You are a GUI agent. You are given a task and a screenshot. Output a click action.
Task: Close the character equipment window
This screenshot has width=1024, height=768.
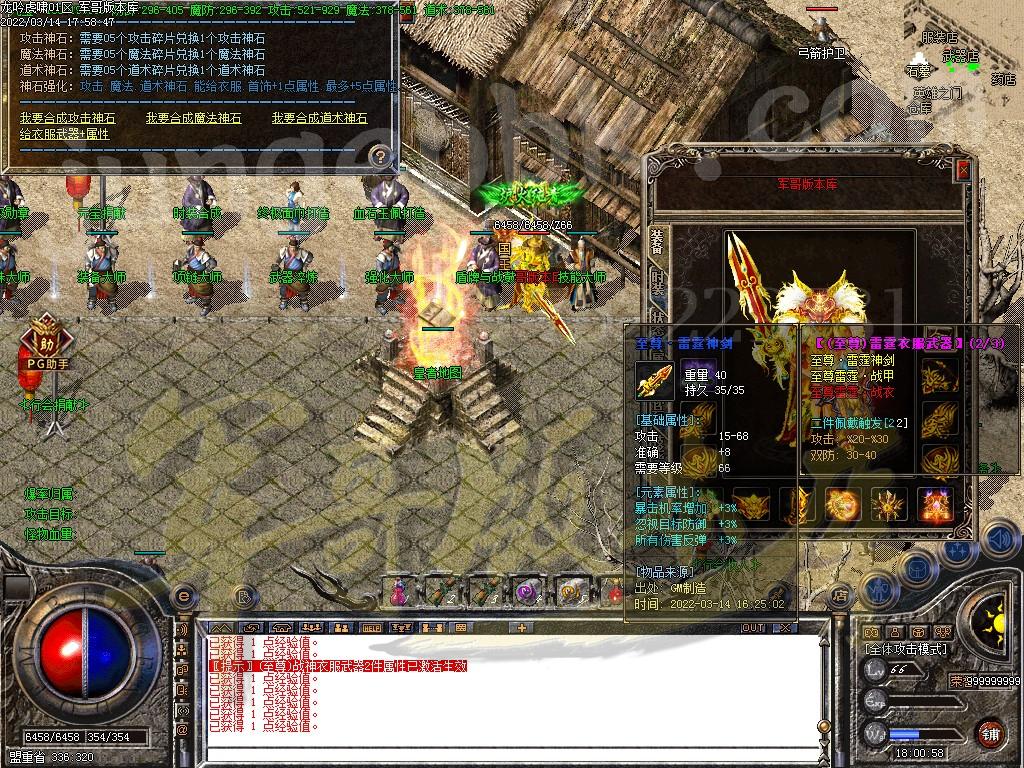[962, 170]
